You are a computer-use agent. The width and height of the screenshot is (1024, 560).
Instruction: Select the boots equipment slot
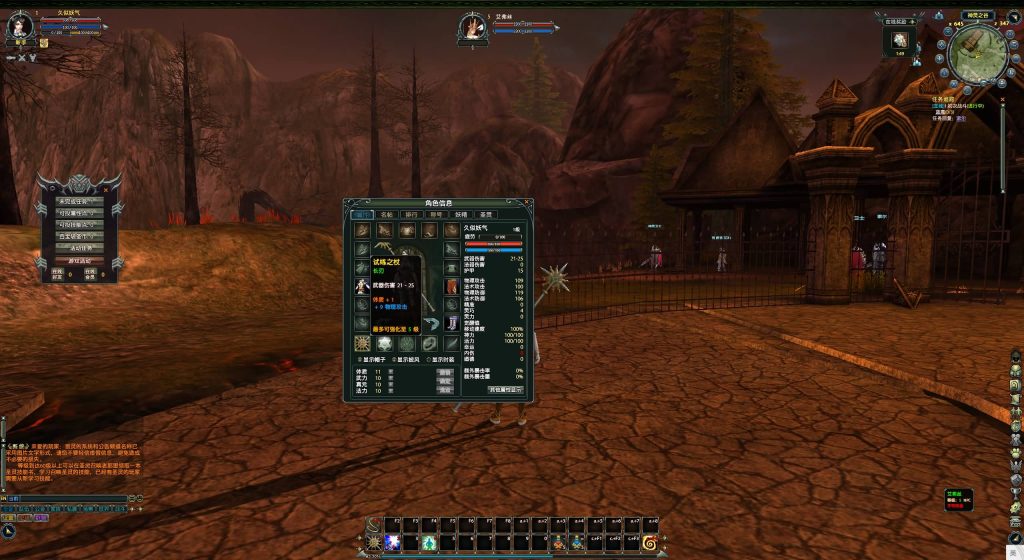click(453, 323)
